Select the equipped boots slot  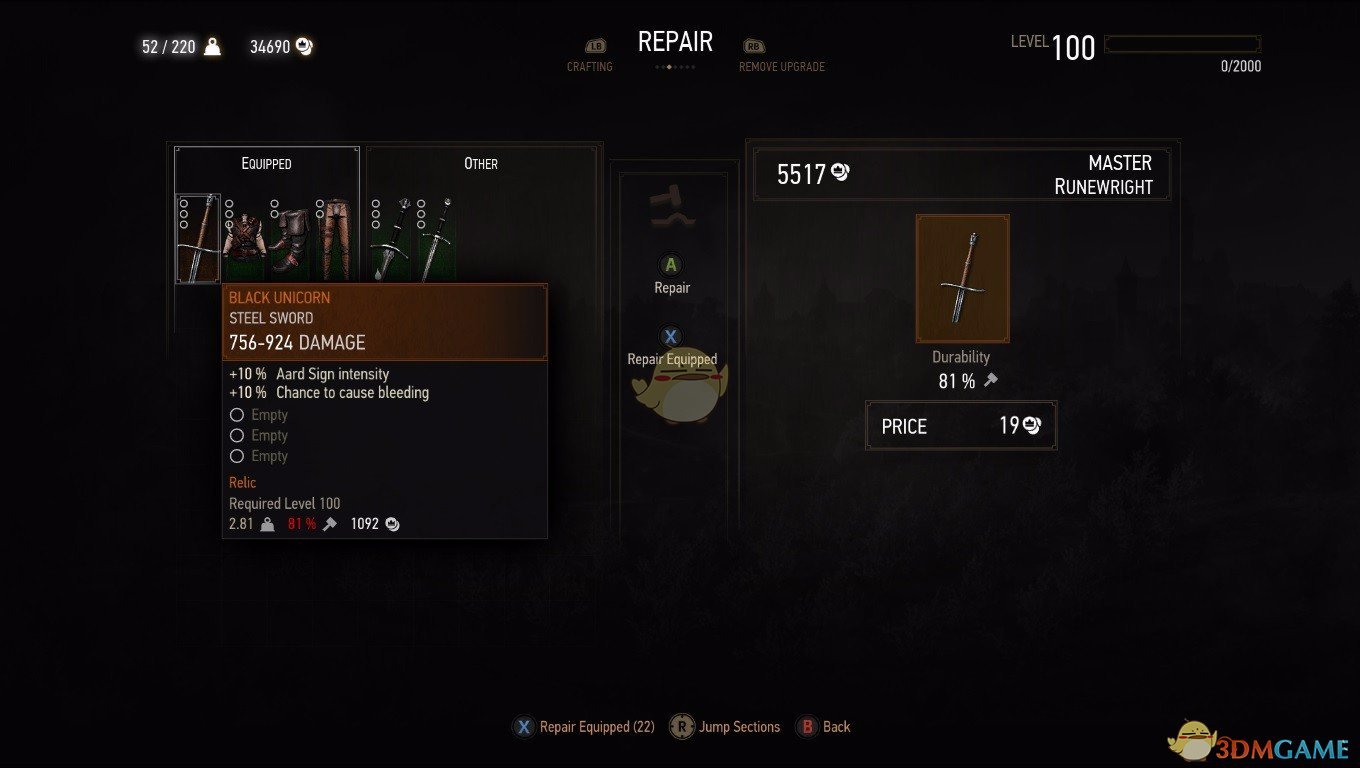290,240
